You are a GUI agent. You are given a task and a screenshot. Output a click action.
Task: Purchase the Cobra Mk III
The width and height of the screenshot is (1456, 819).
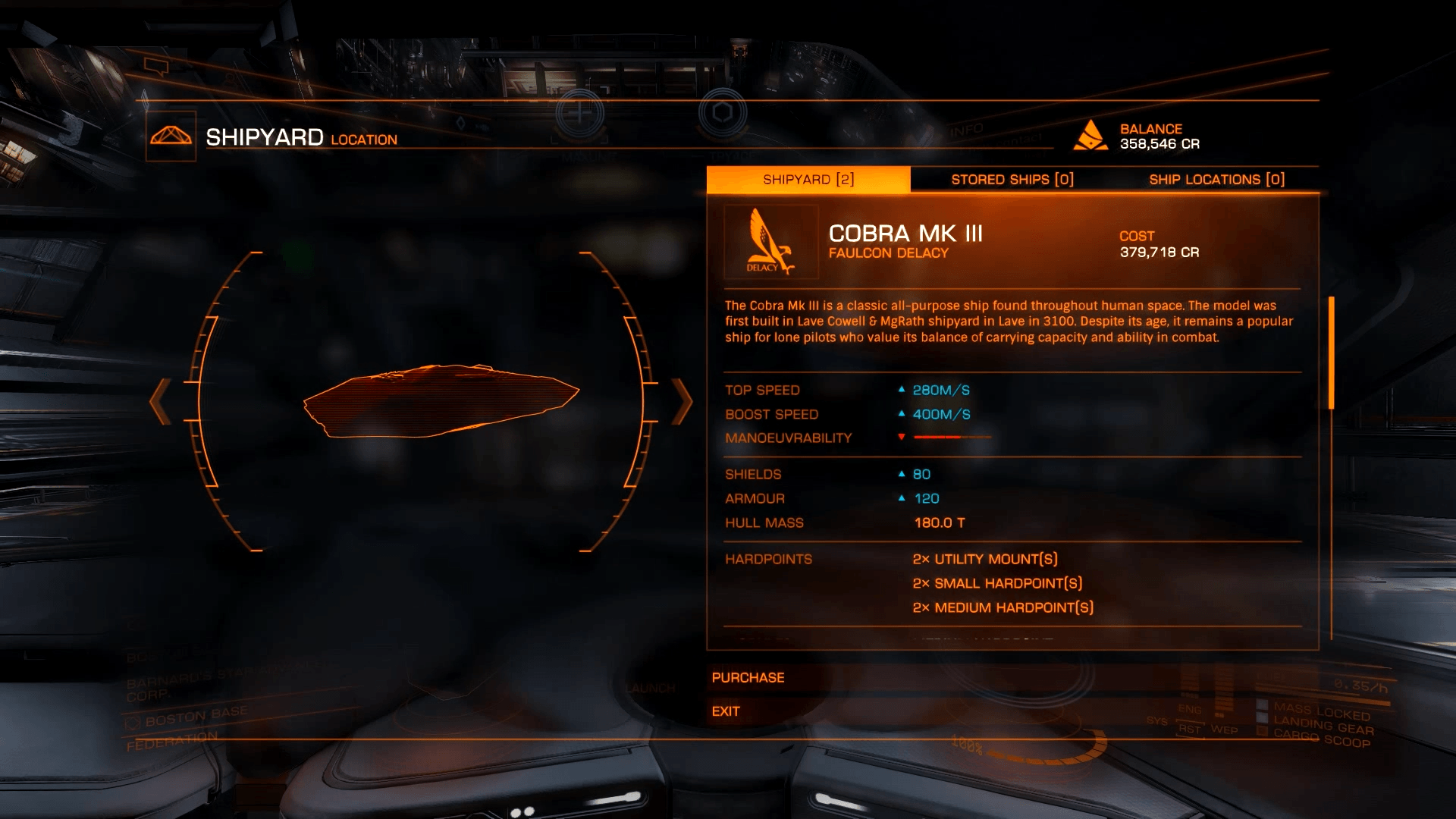tap(748, 678)
